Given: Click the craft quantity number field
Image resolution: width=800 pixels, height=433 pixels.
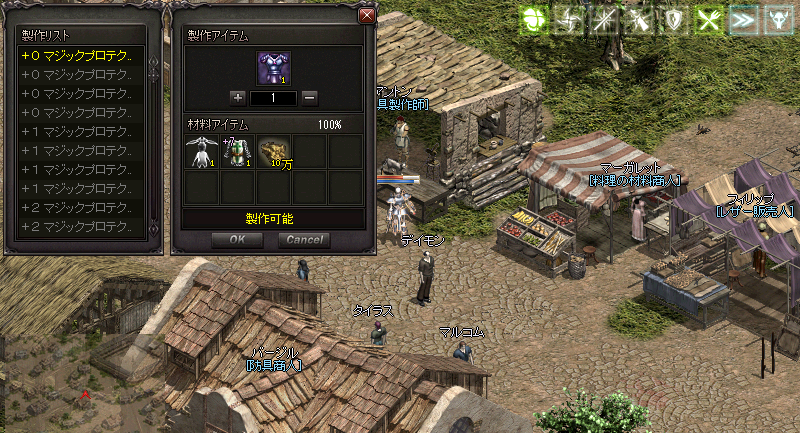Looking at the screenshot, I should point(273,98).
